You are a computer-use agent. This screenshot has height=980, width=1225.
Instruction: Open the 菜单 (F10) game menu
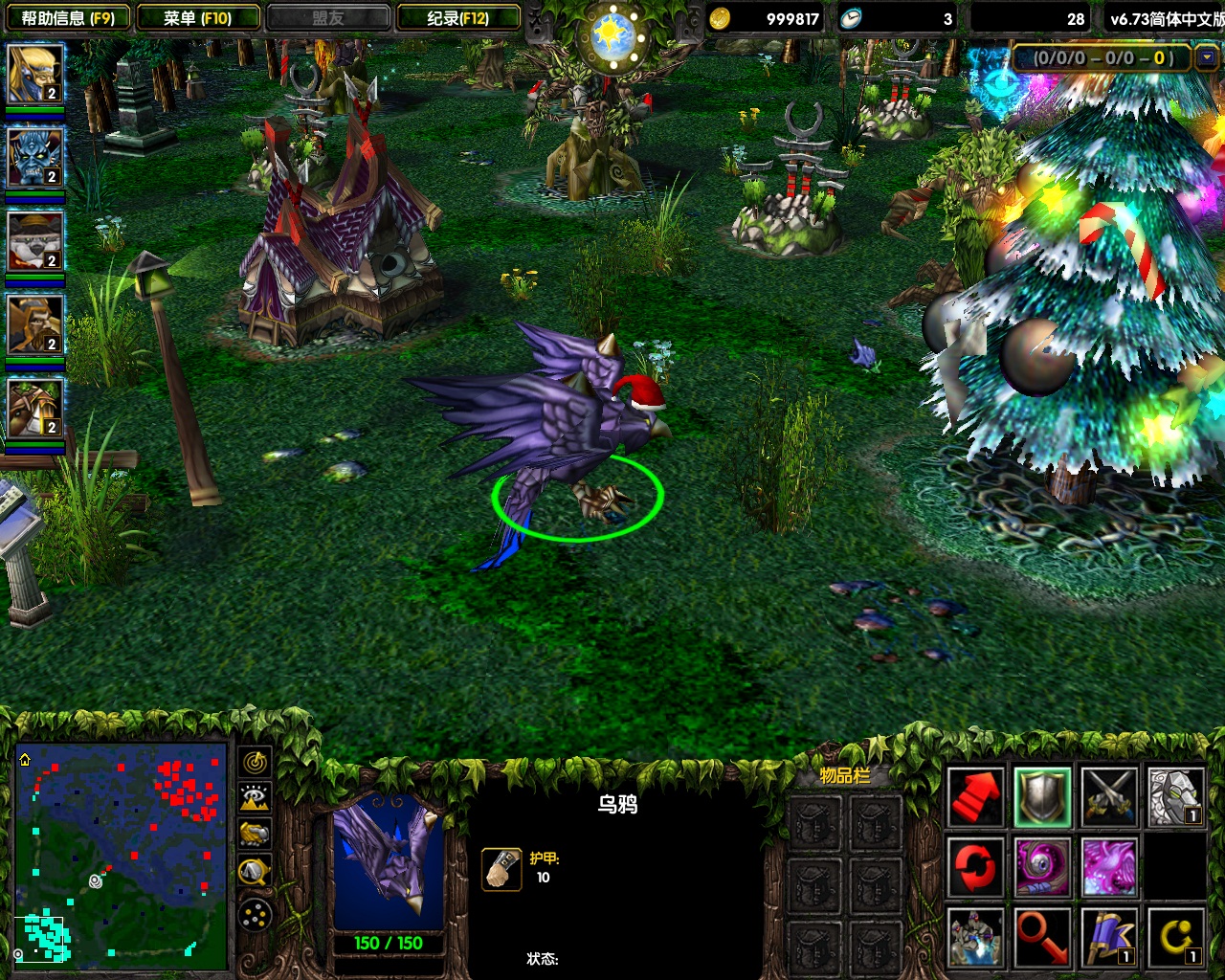(198, 18)
